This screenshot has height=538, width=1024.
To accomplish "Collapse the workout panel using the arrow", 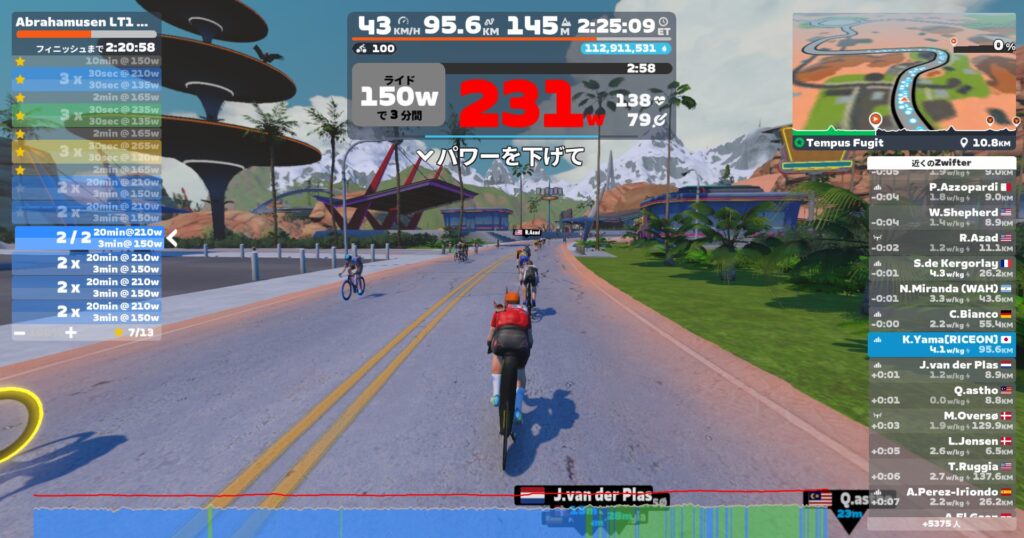I will [171, 238].
